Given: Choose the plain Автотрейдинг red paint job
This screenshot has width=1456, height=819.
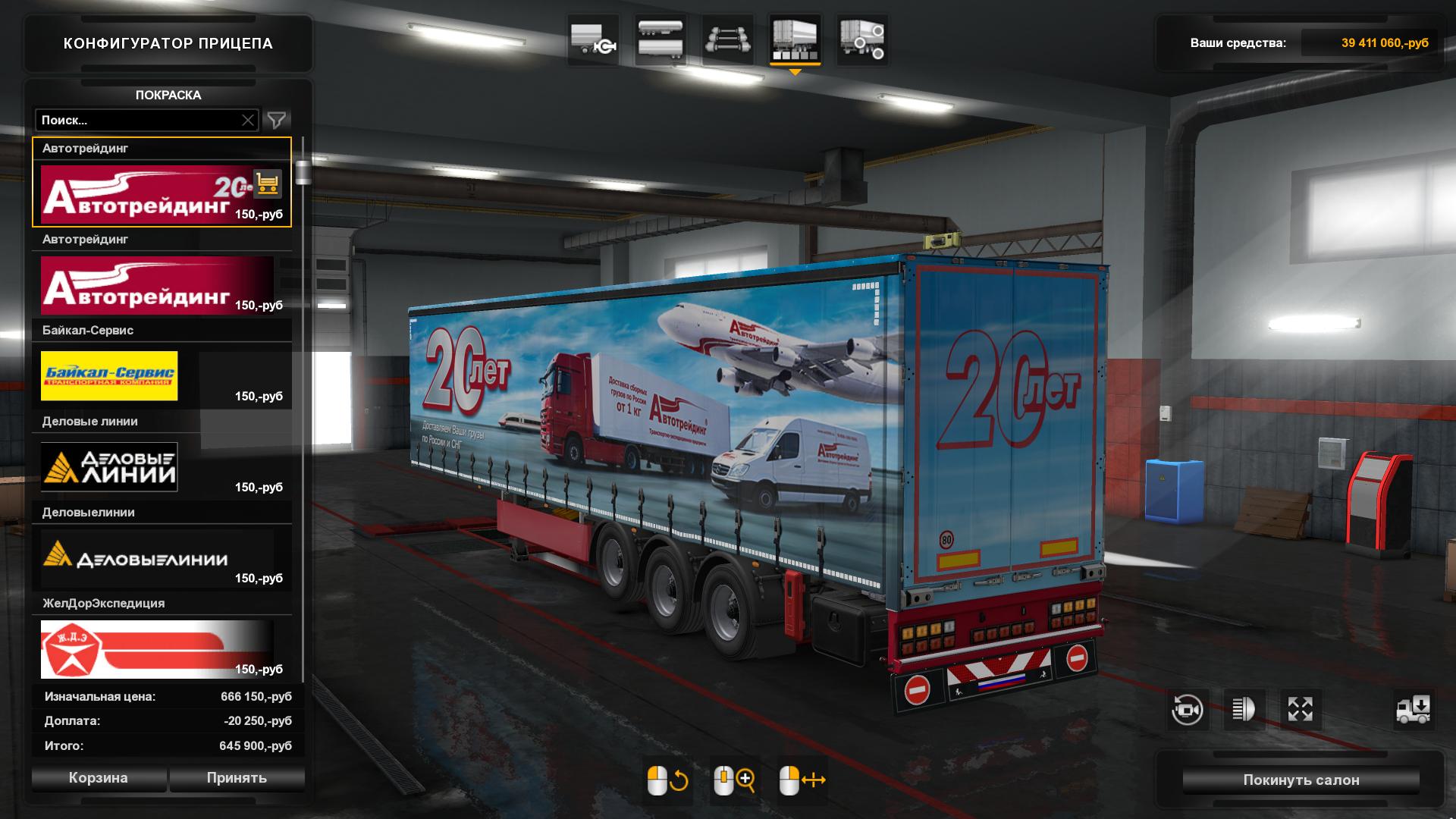Looking at the screenshot, I should pyautogui.click(x=144, y=285).
